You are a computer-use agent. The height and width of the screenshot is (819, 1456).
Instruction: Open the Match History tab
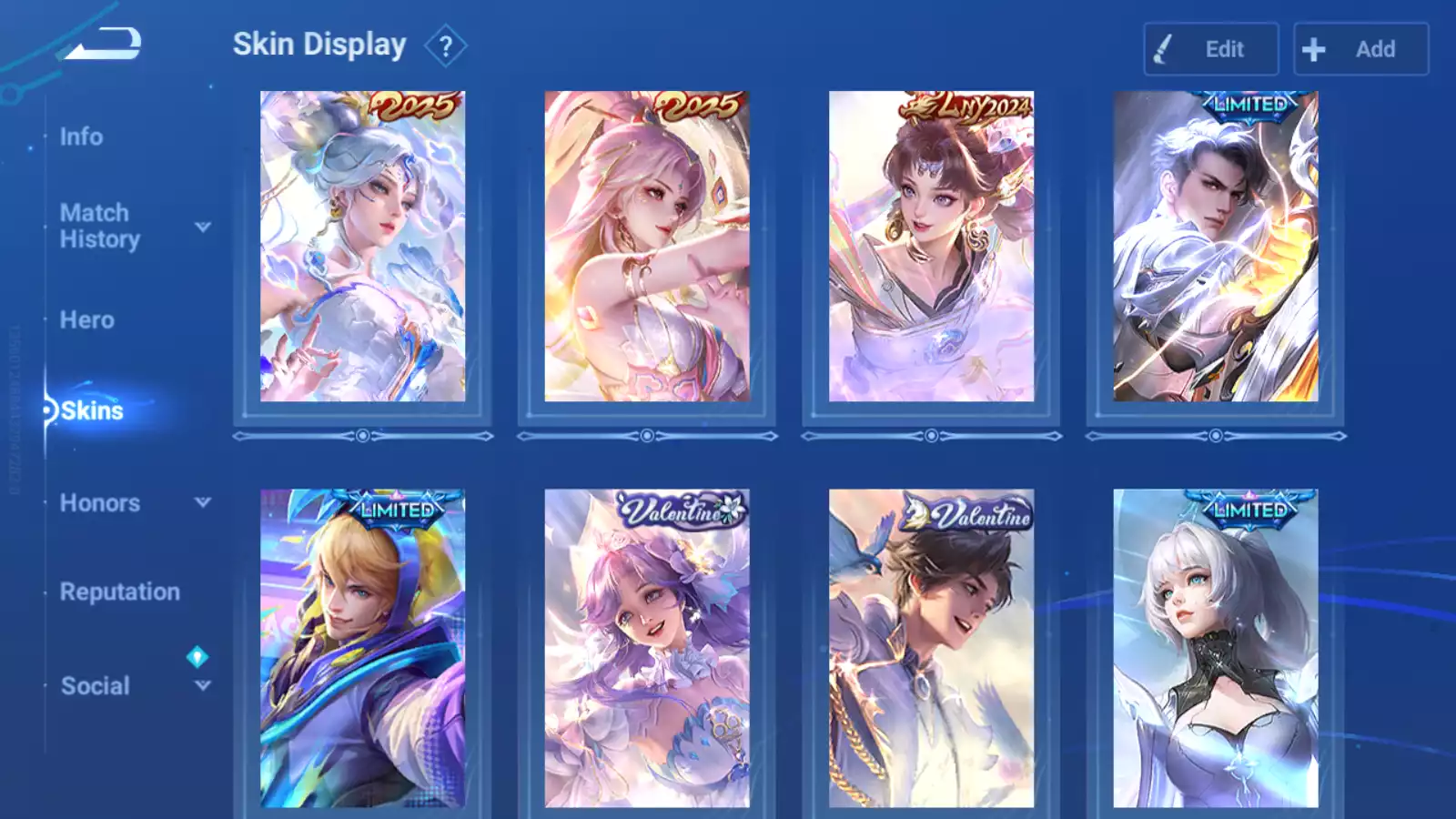(x=99, y=226)
